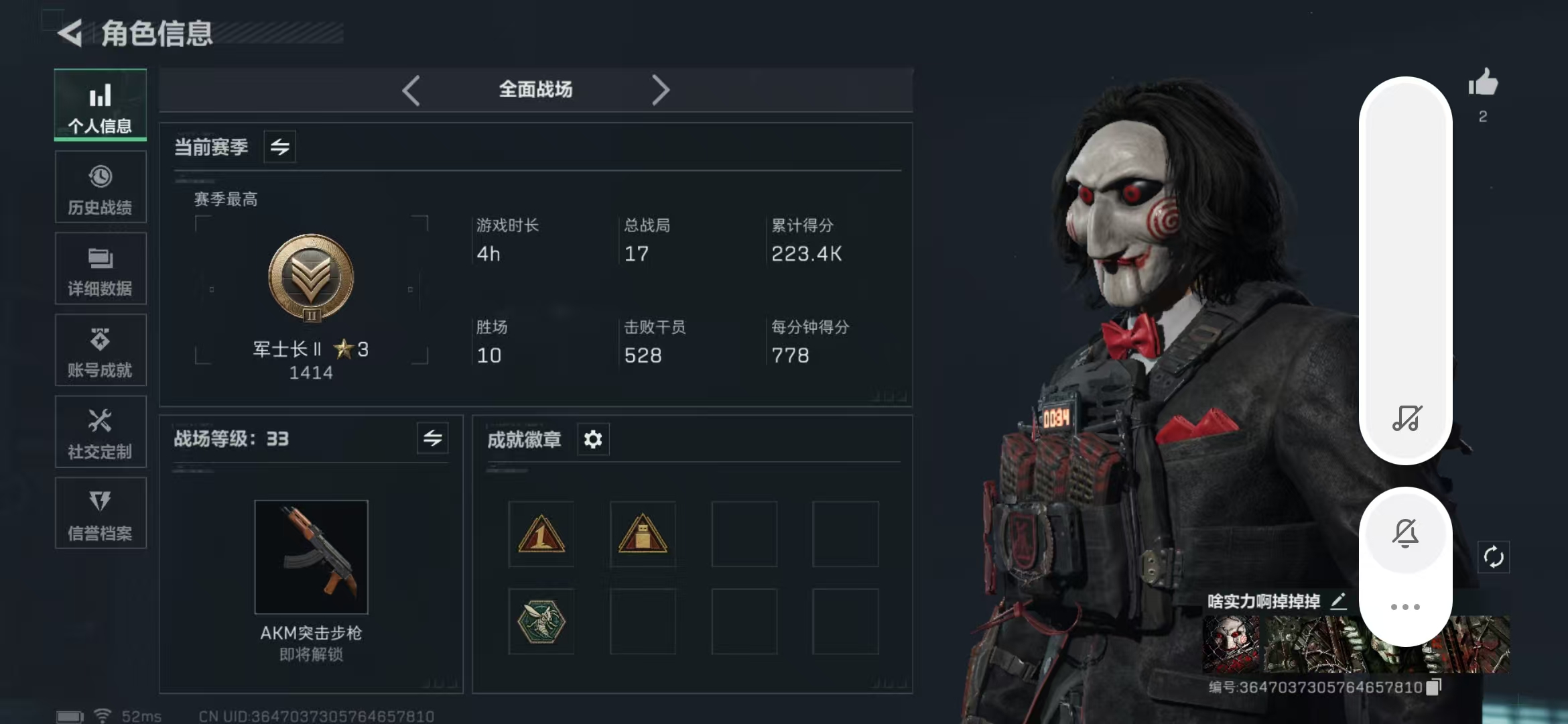Switch to the previous game mode arrow
1568x724 pixels.
click(x=411, y=90)
